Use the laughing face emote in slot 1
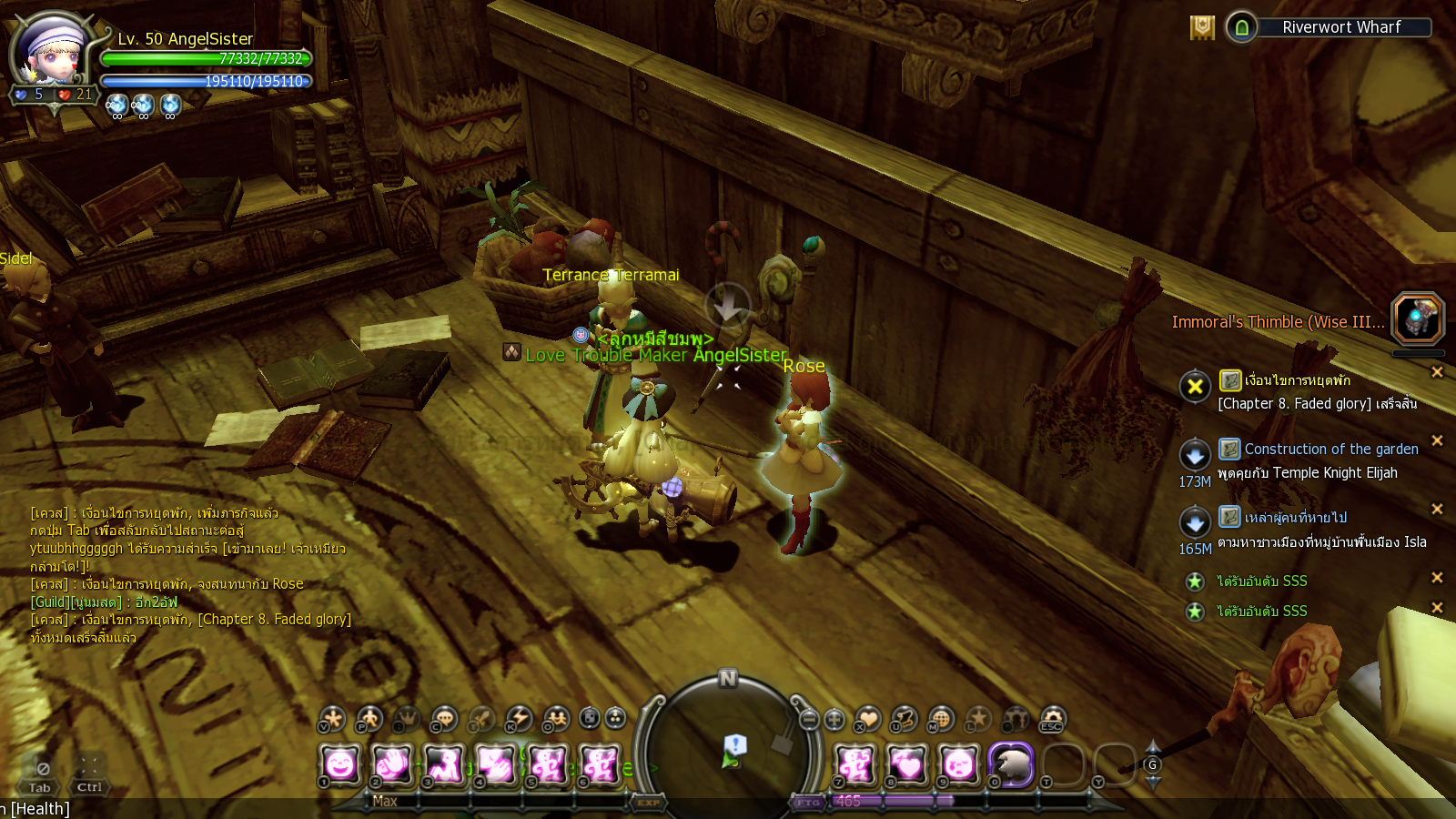This screenshot has height=819, width=1456. click(340, 764)
